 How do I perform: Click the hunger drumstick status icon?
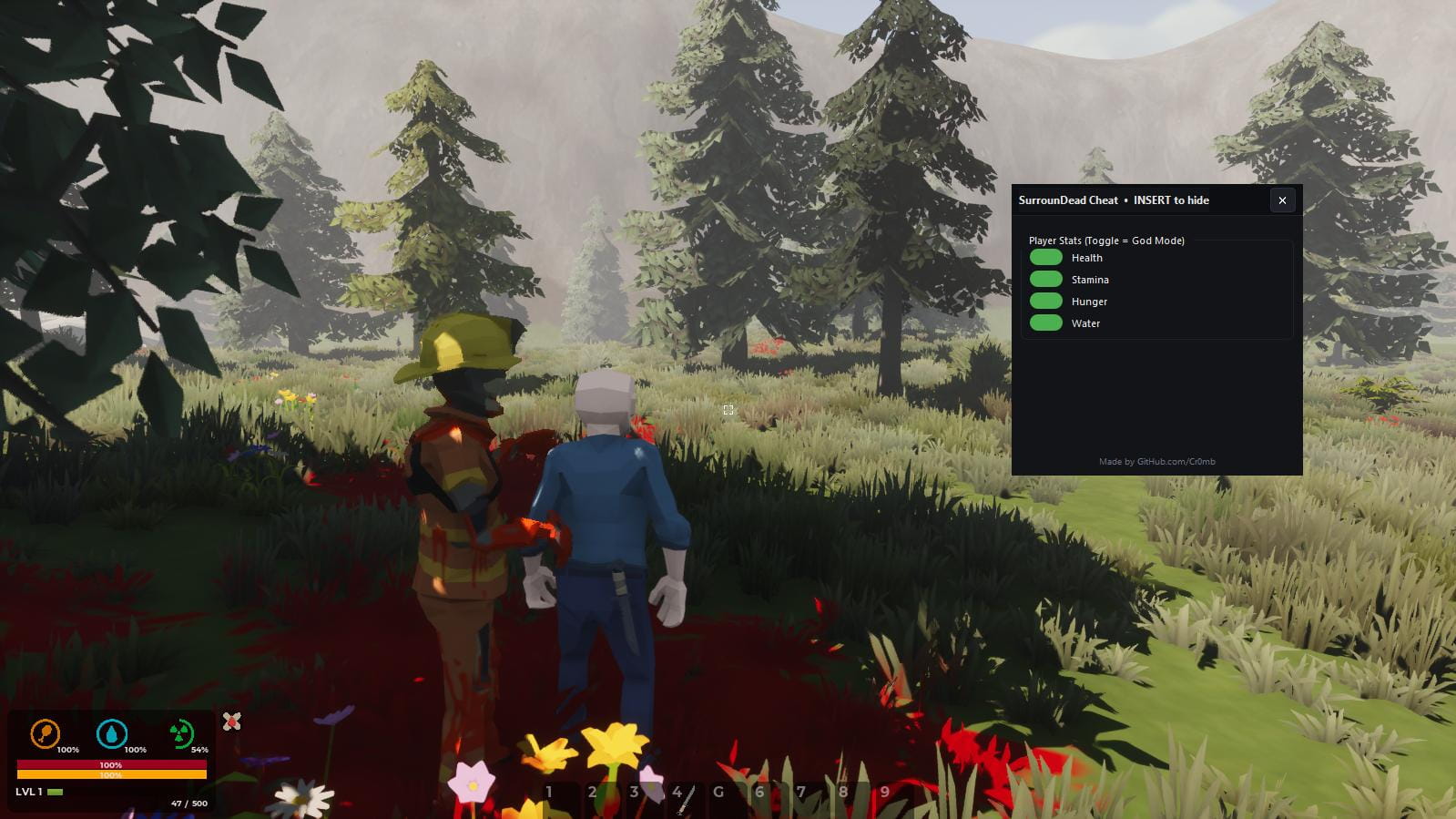tap(45, 733)
